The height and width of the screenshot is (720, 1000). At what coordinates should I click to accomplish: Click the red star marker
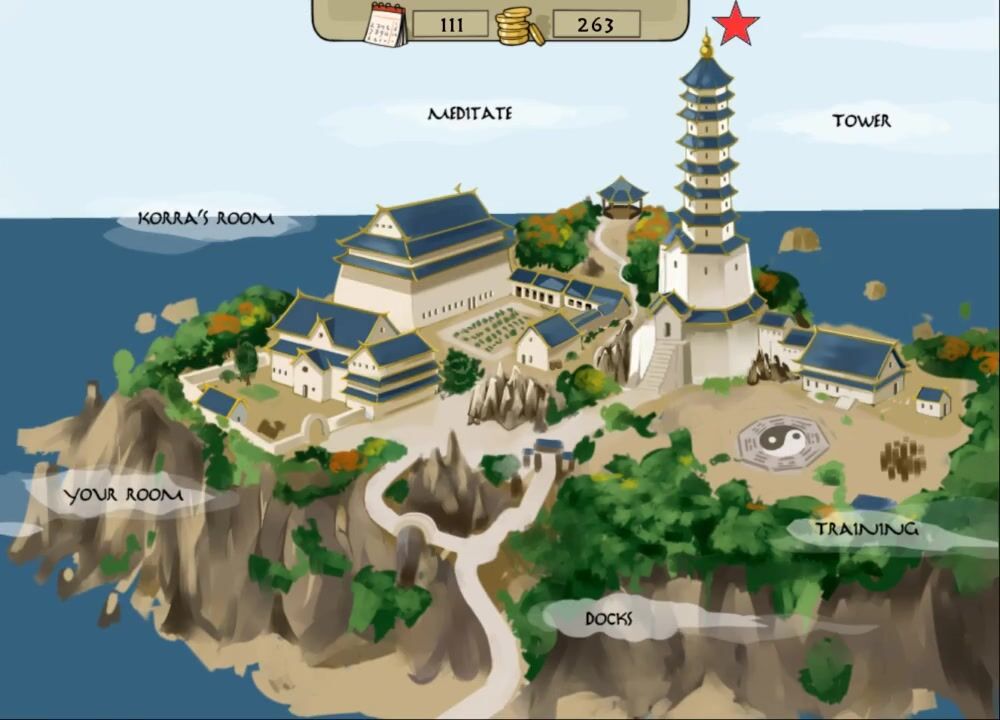737,24
